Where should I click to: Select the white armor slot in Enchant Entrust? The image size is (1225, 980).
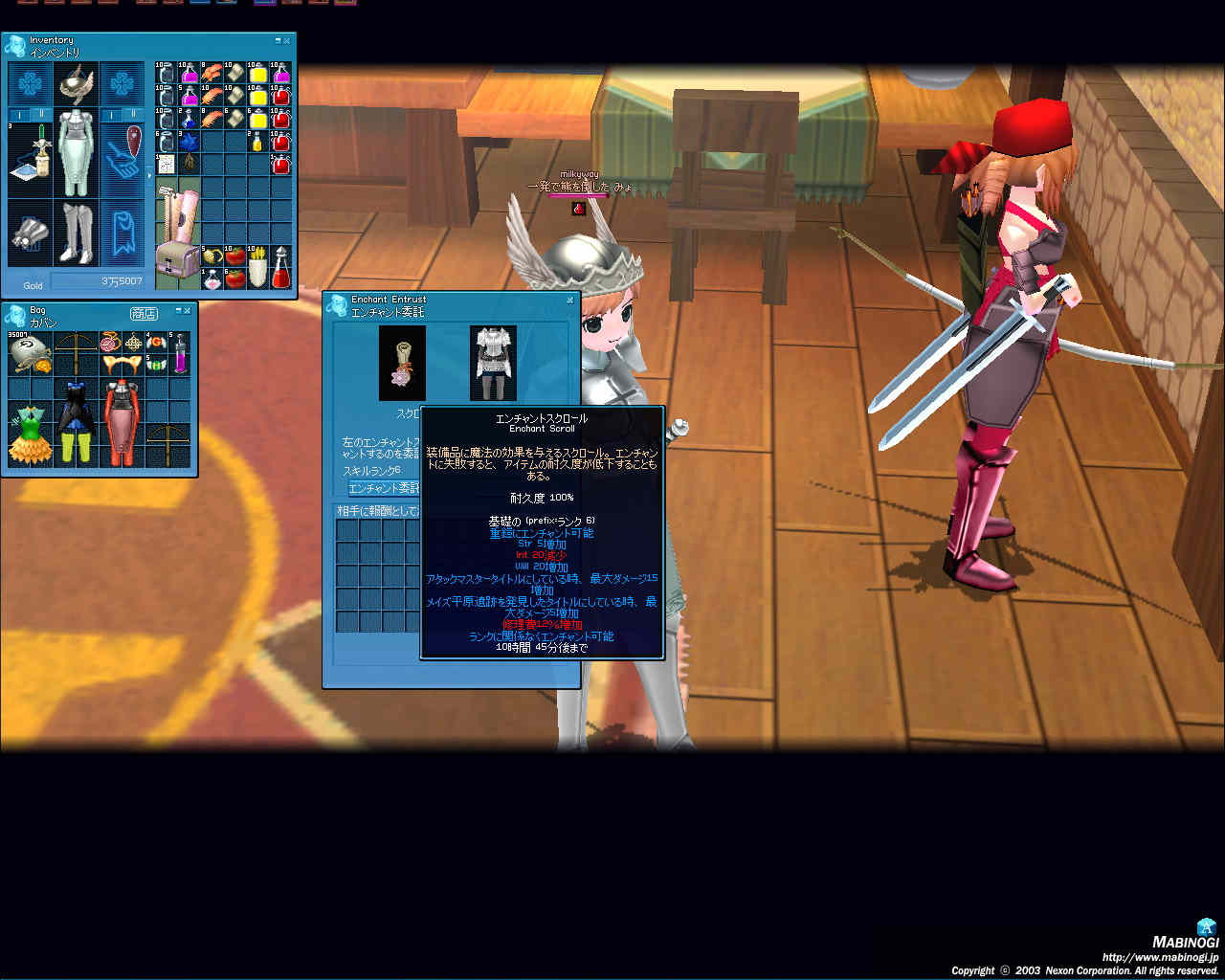tap(493, 363)
